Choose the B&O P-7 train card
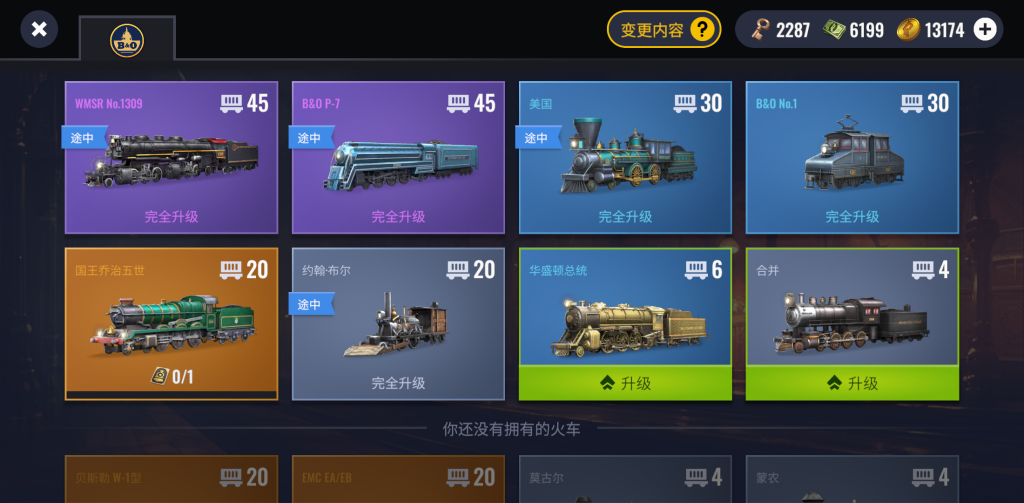This screenshot has width=1024, height=503. [x=398, y=157]
